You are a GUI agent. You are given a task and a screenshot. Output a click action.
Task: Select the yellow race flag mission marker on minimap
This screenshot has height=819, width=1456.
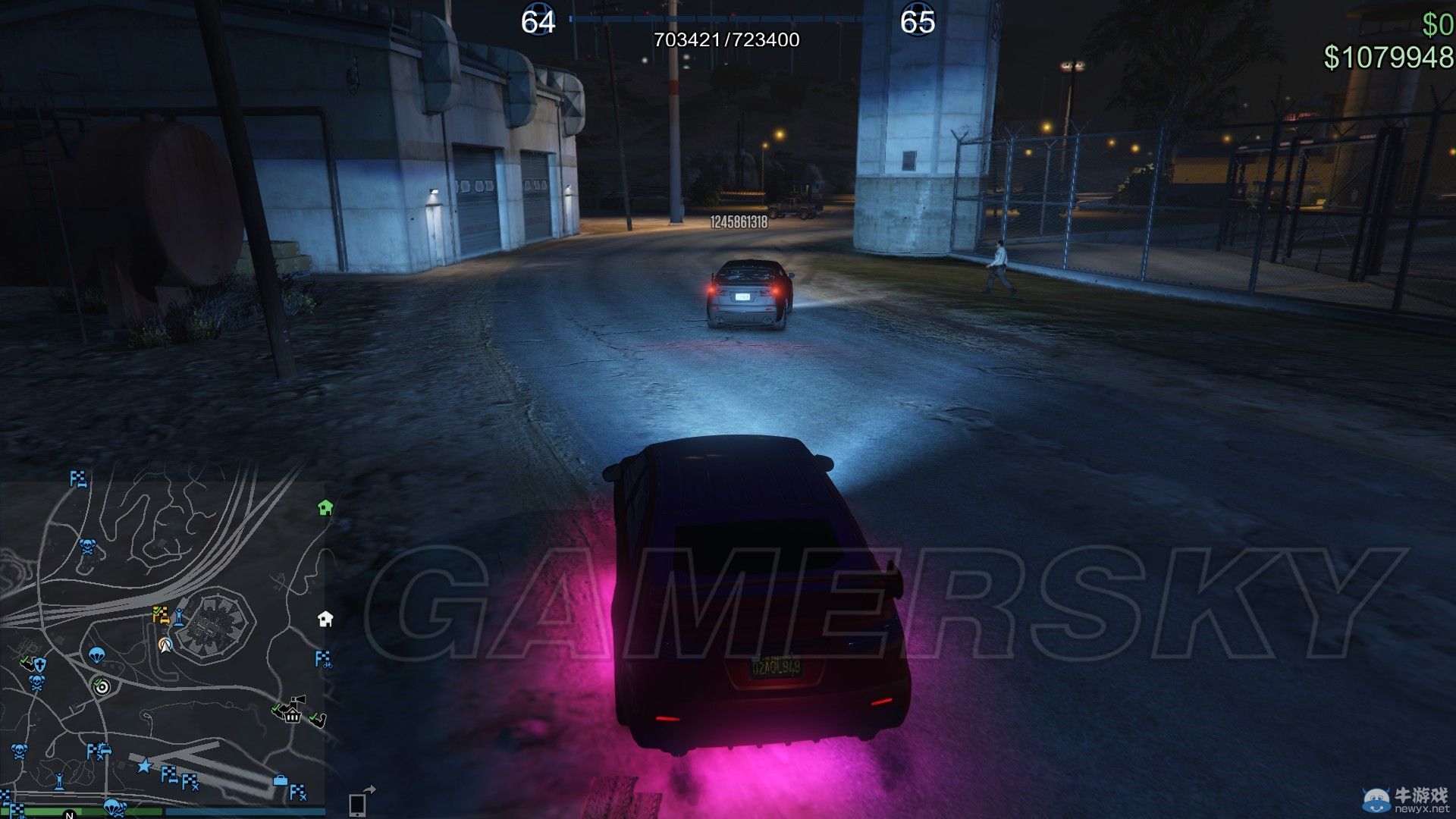pyautogui.click(x=160, y=613)
